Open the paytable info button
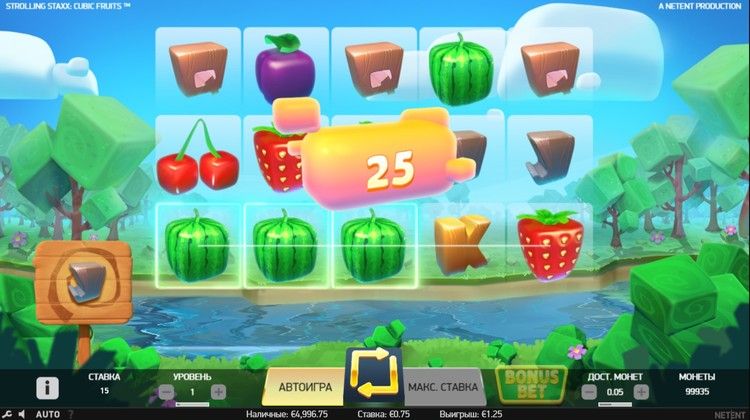Screen dimensions: 750x420 tap(47, 387)
